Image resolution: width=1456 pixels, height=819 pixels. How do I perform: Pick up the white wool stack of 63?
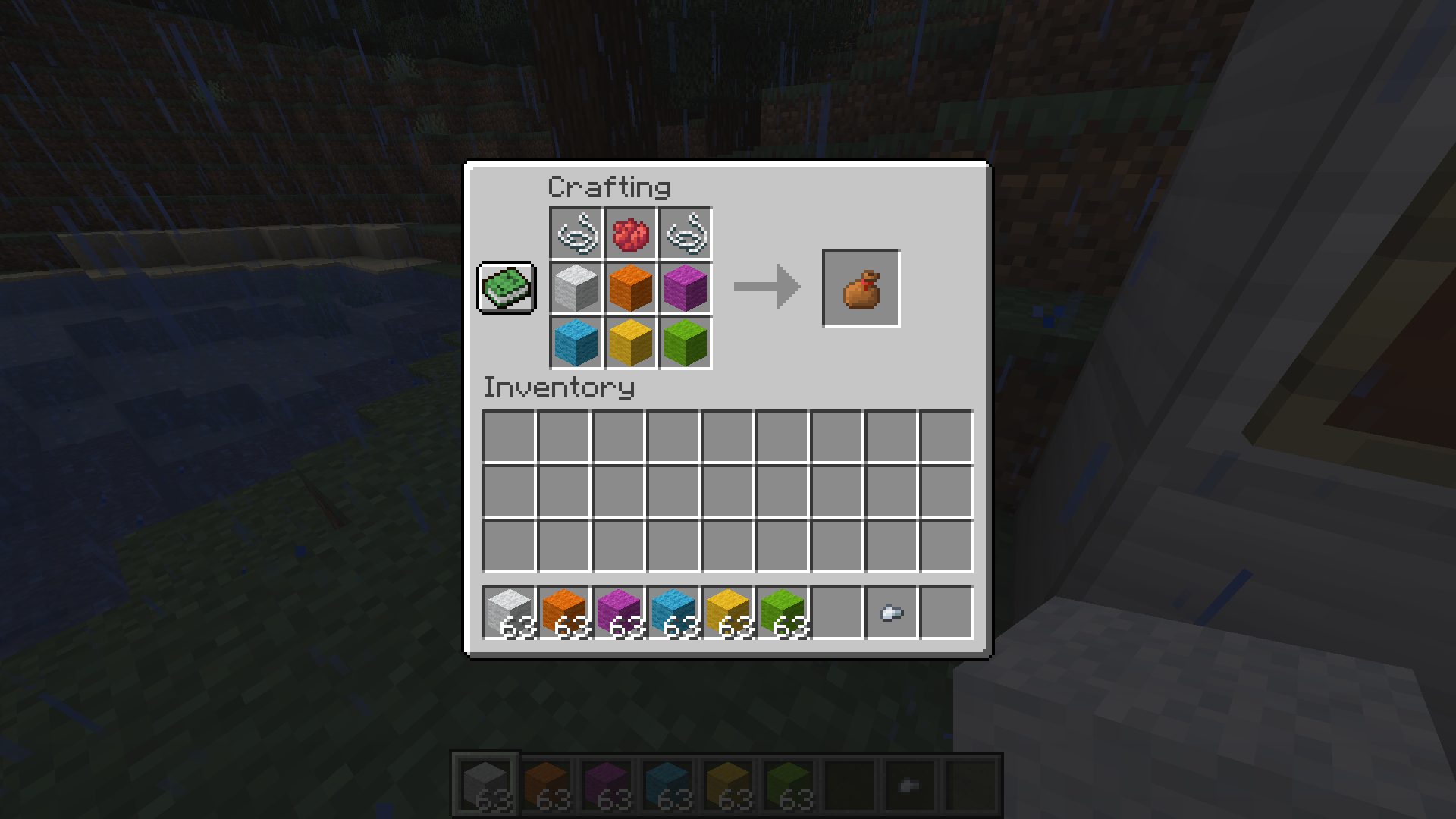pyautogui.click(x=510, y=613)
